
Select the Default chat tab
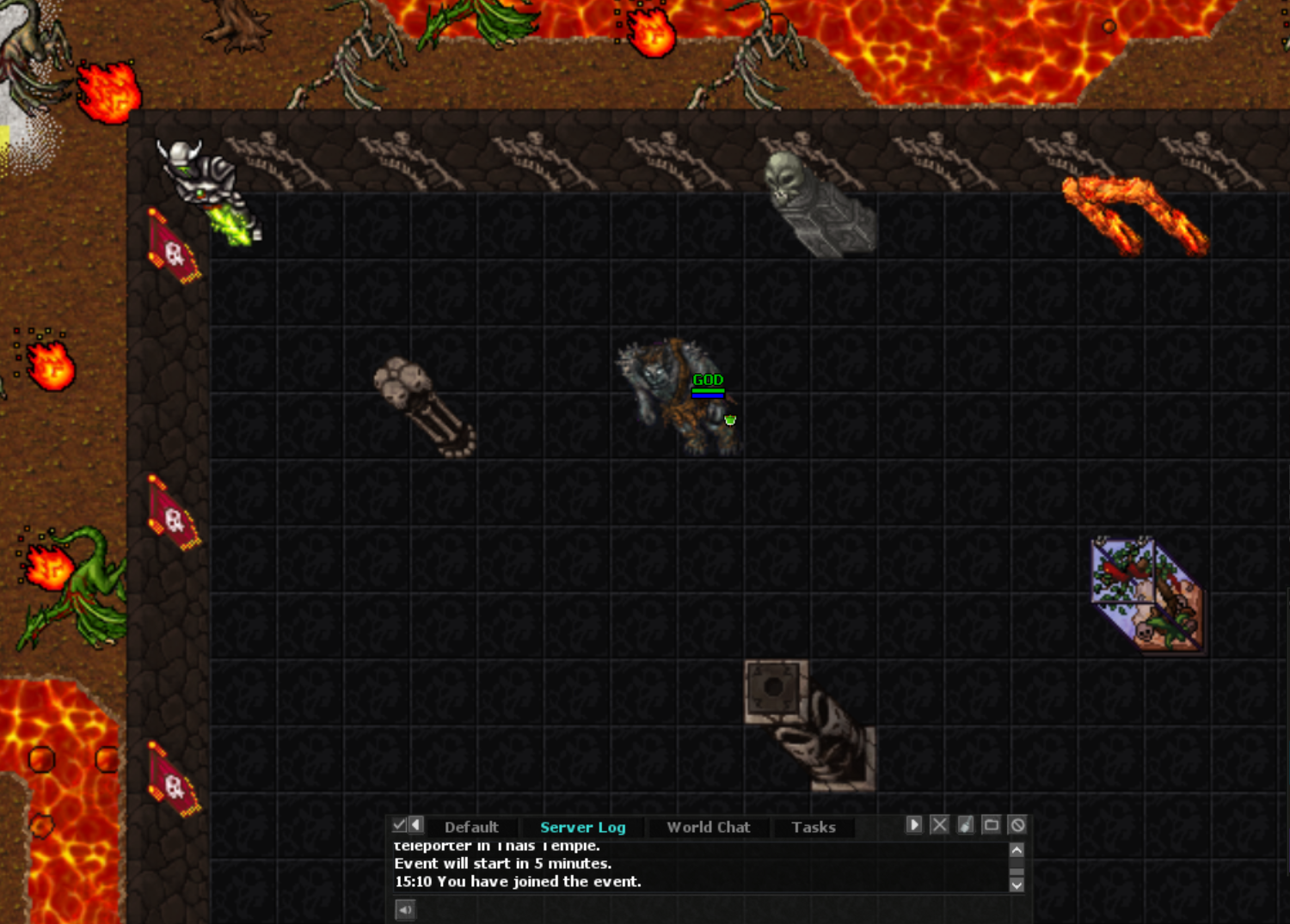pos(472,827)
